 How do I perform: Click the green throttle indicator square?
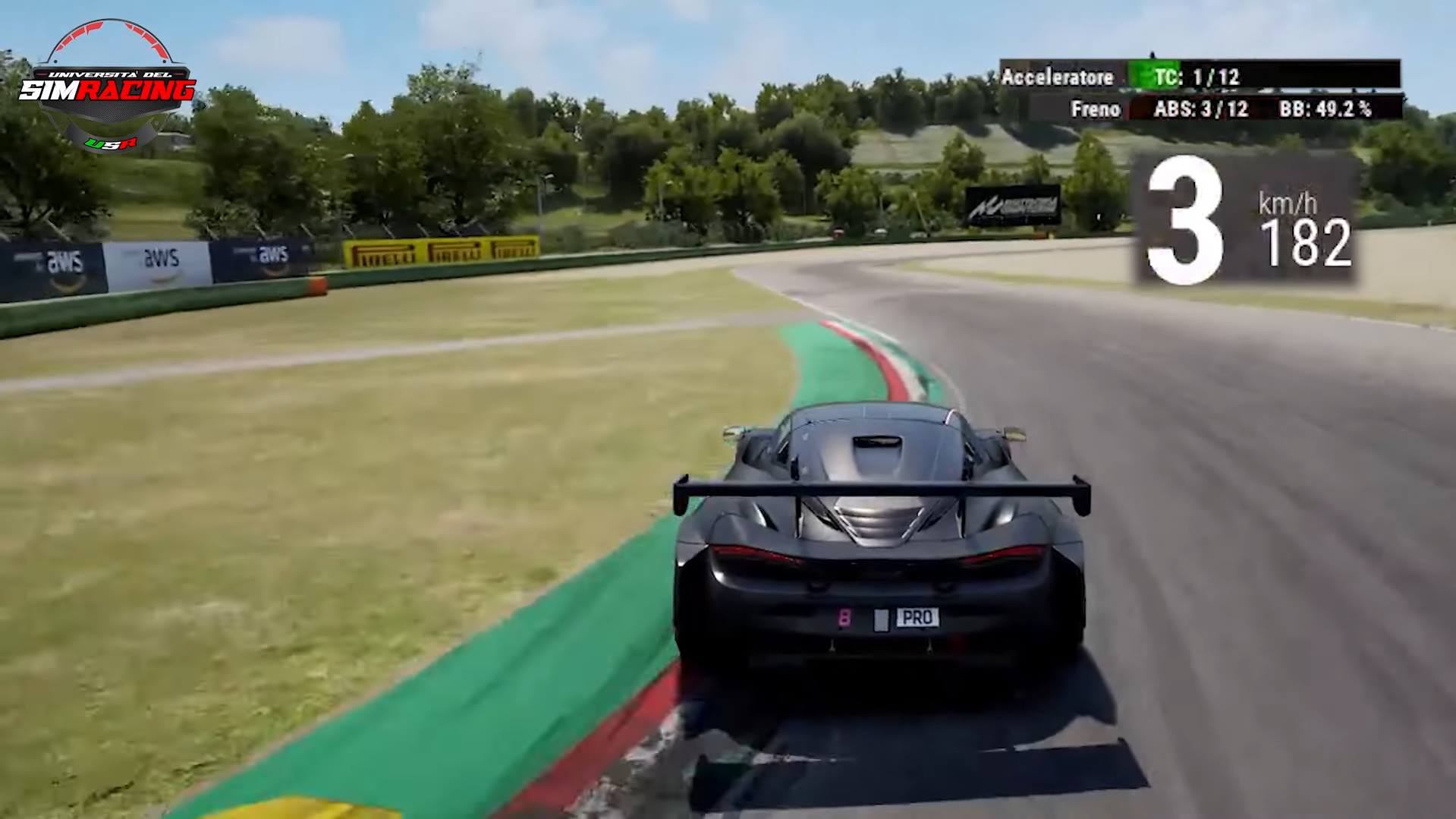(1147, 76)
